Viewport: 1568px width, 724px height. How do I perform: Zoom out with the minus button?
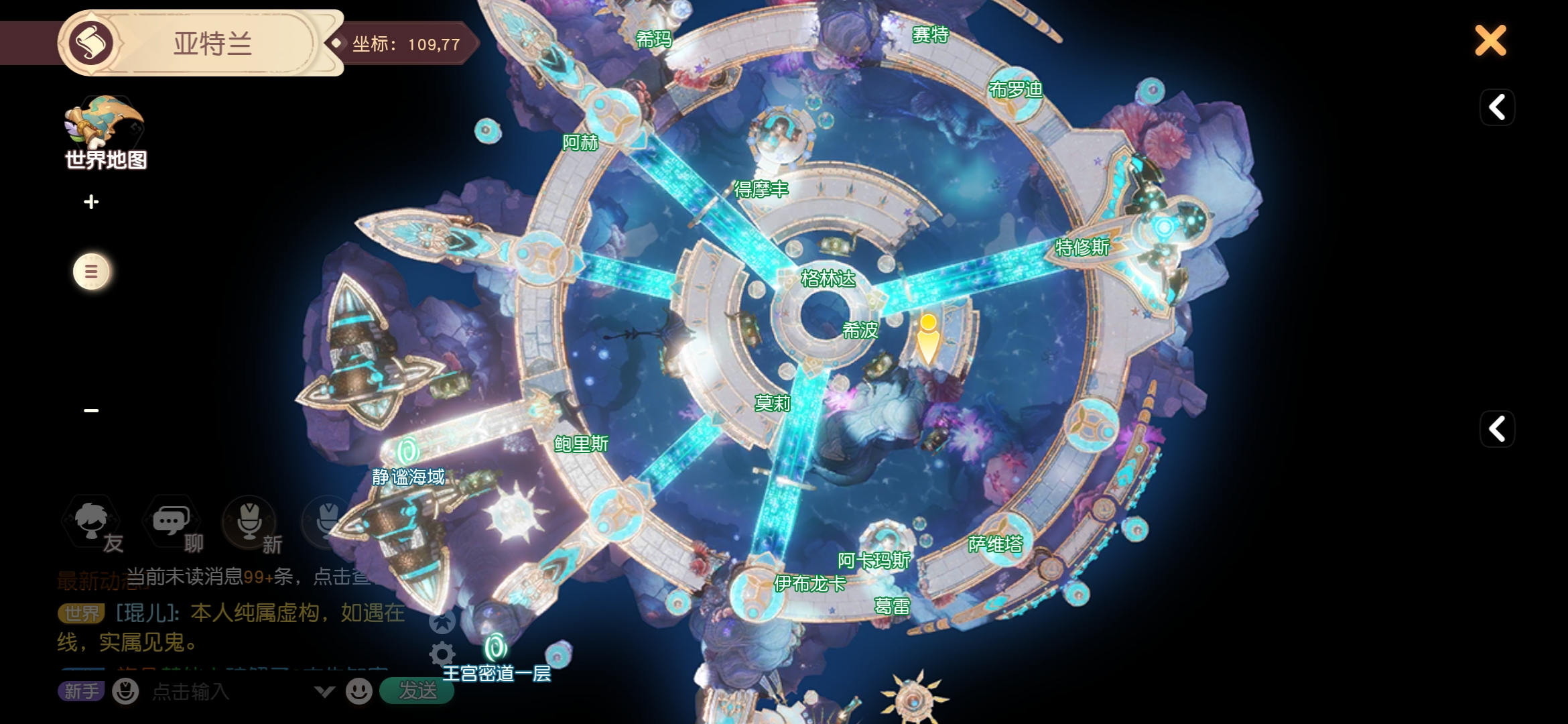coord(91,410)
